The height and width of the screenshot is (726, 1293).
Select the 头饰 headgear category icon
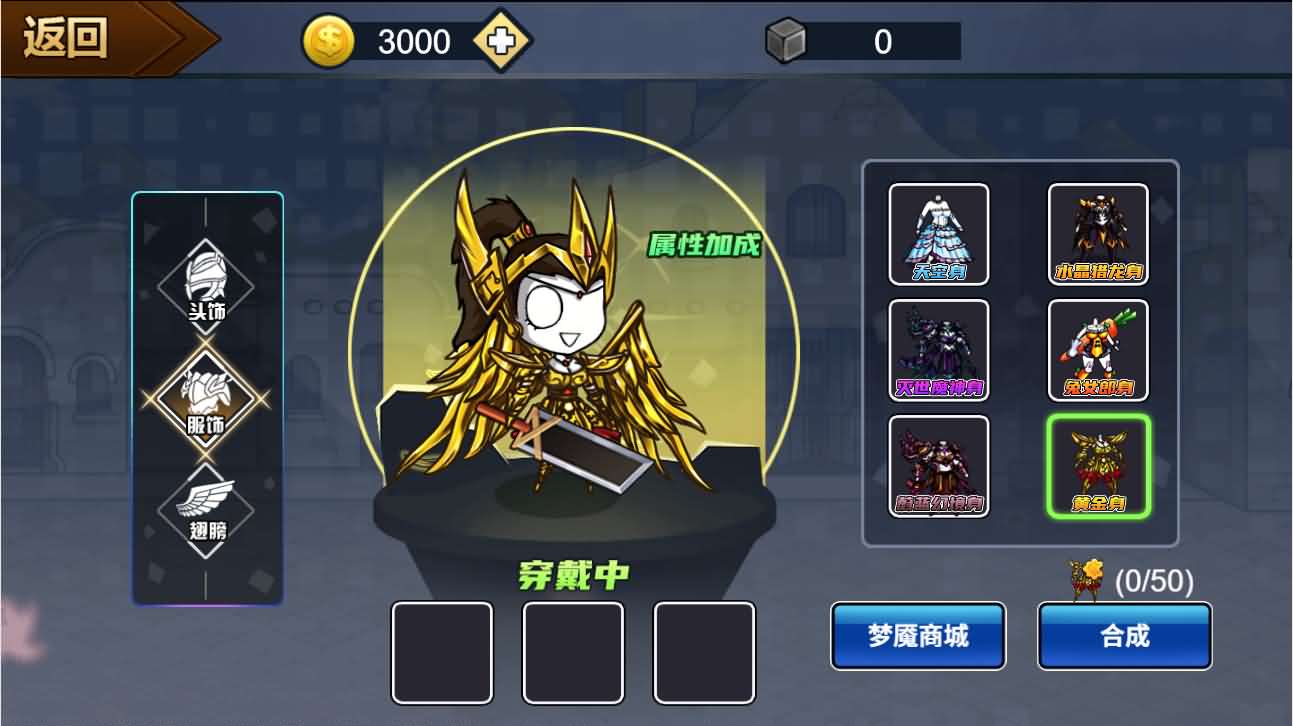click(x=207, y=284)
